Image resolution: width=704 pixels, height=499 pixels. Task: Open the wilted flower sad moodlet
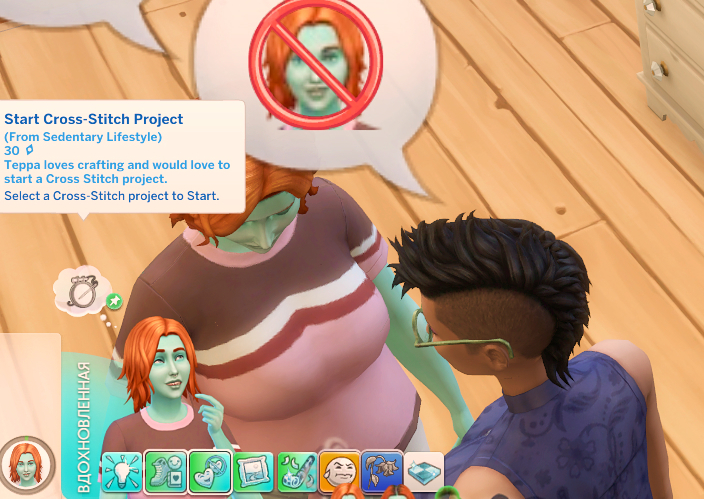click(382, 470)
